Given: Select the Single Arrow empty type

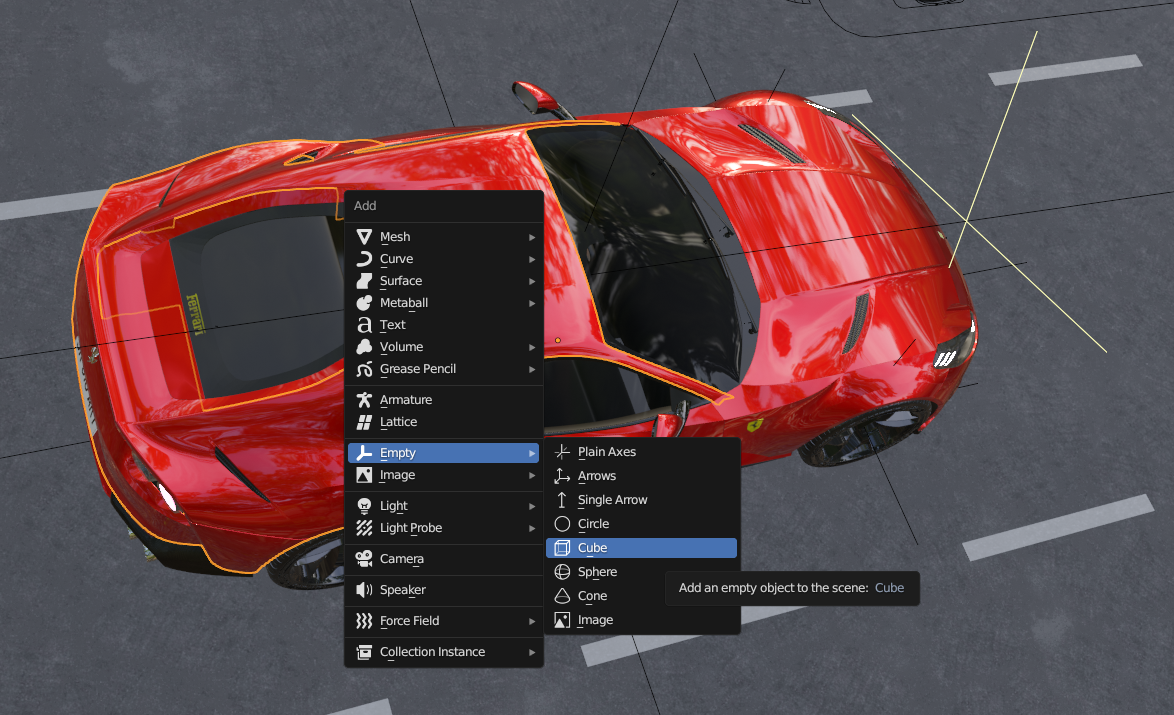Looking at the screenshot, I should point(612,500).
